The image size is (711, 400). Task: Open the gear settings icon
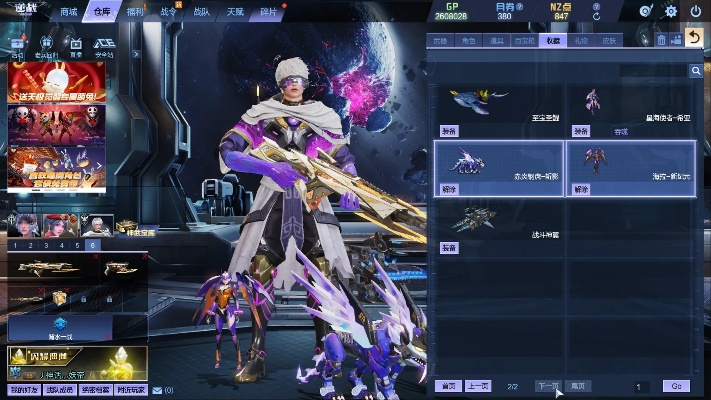coord(671,12)
